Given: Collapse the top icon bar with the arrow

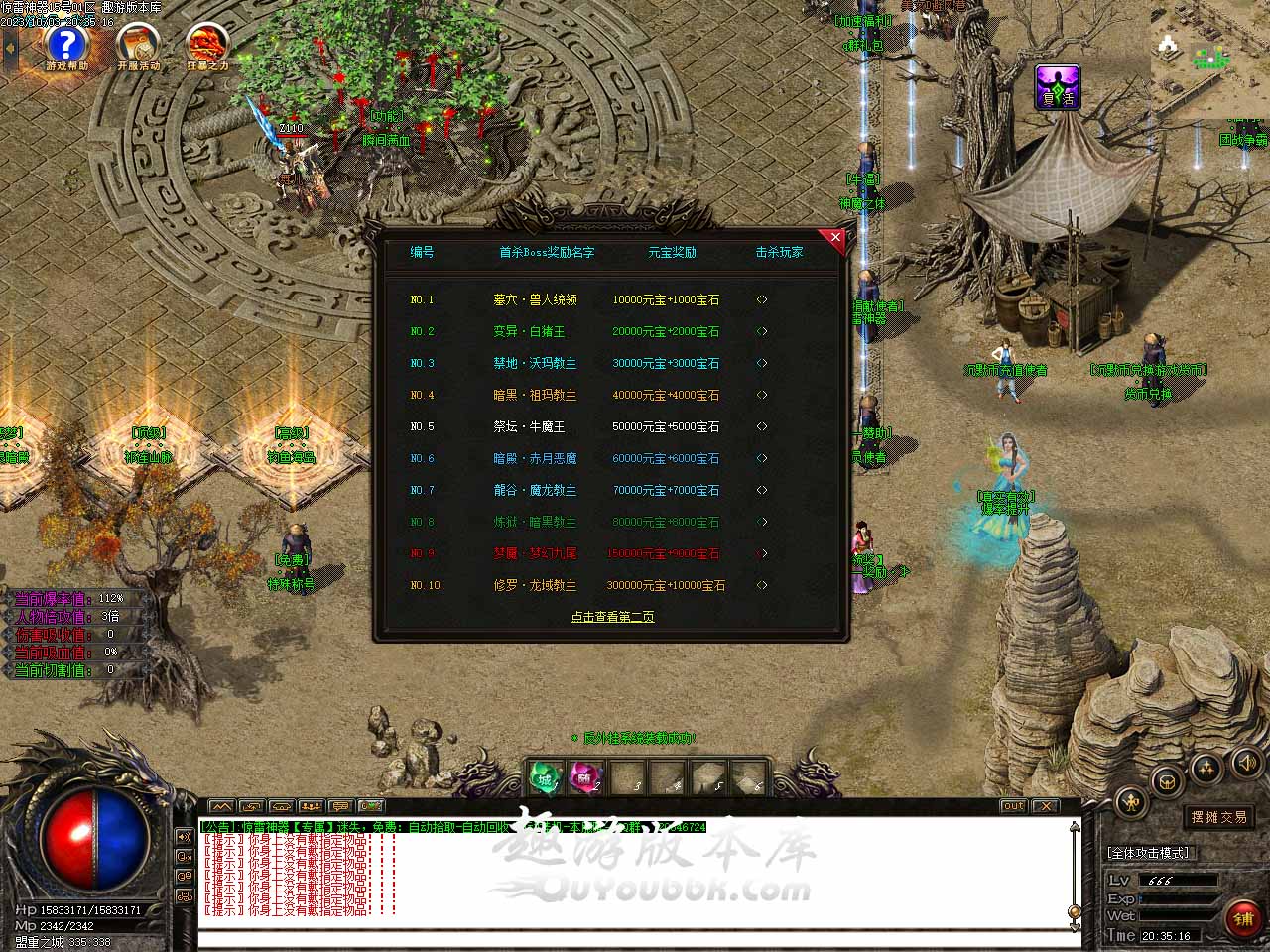Looking at the screenshot, I should point(11,48).
